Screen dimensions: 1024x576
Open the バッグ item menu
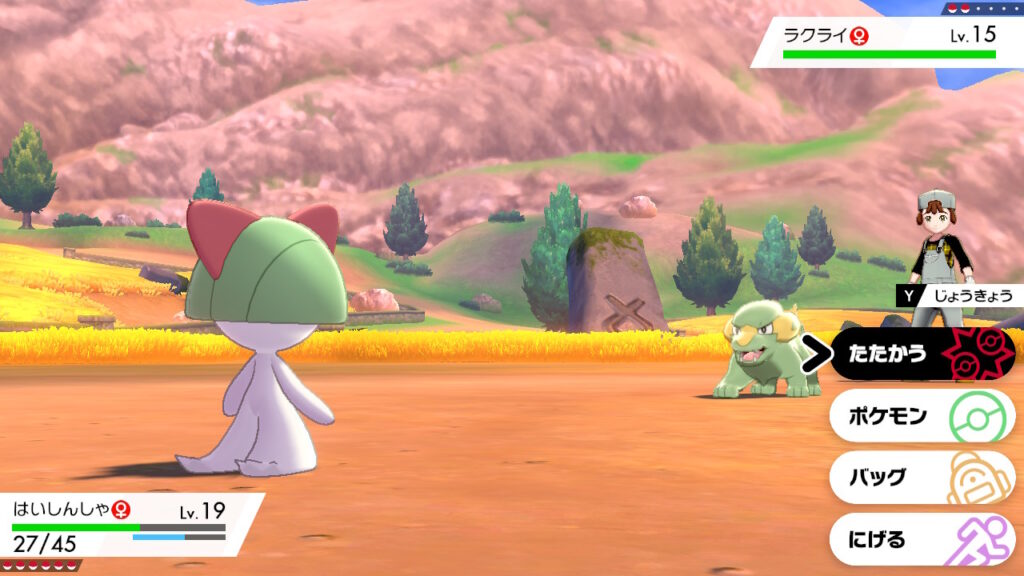[920, 477]
